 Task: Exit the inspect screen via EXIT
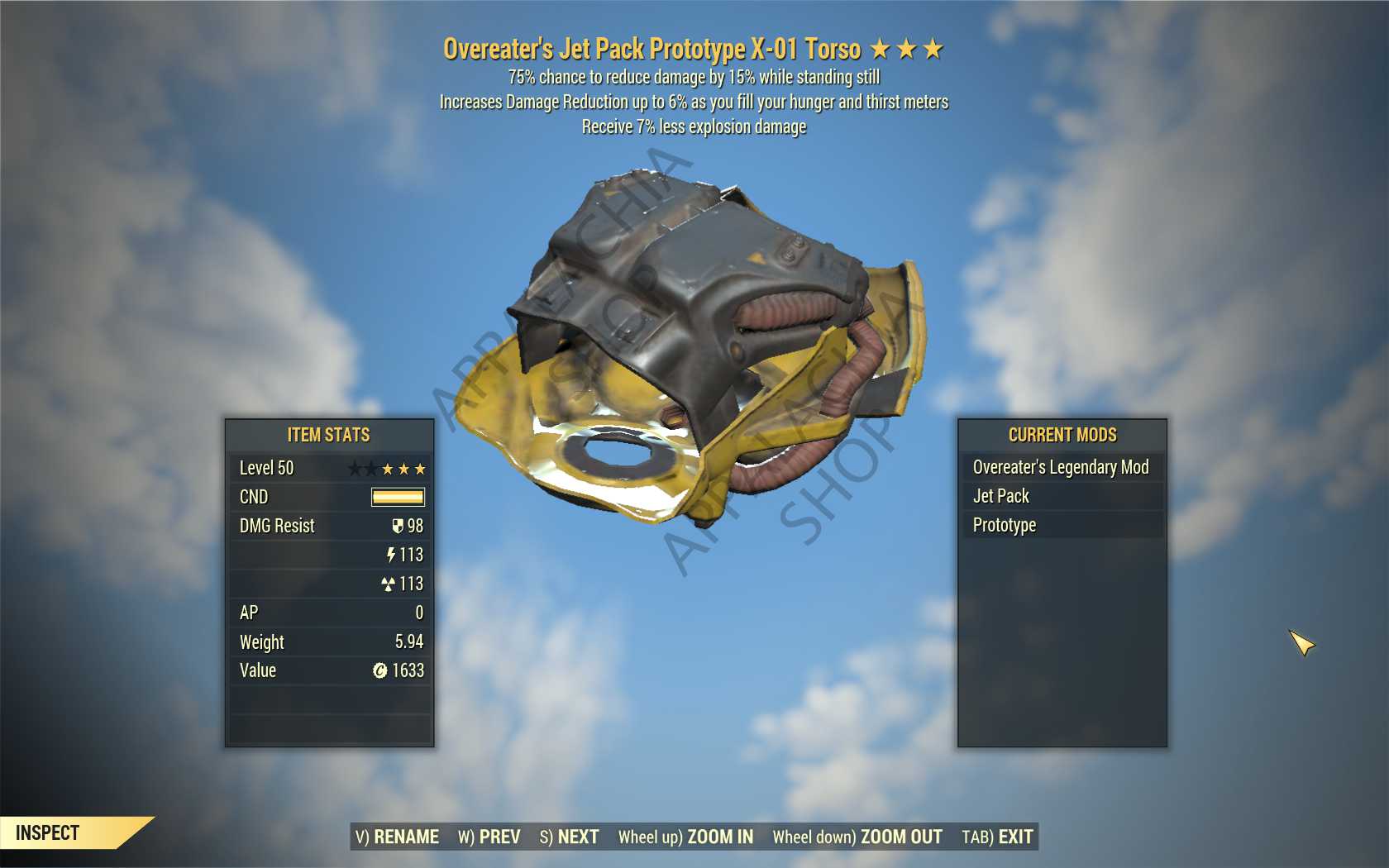[997, 837]
